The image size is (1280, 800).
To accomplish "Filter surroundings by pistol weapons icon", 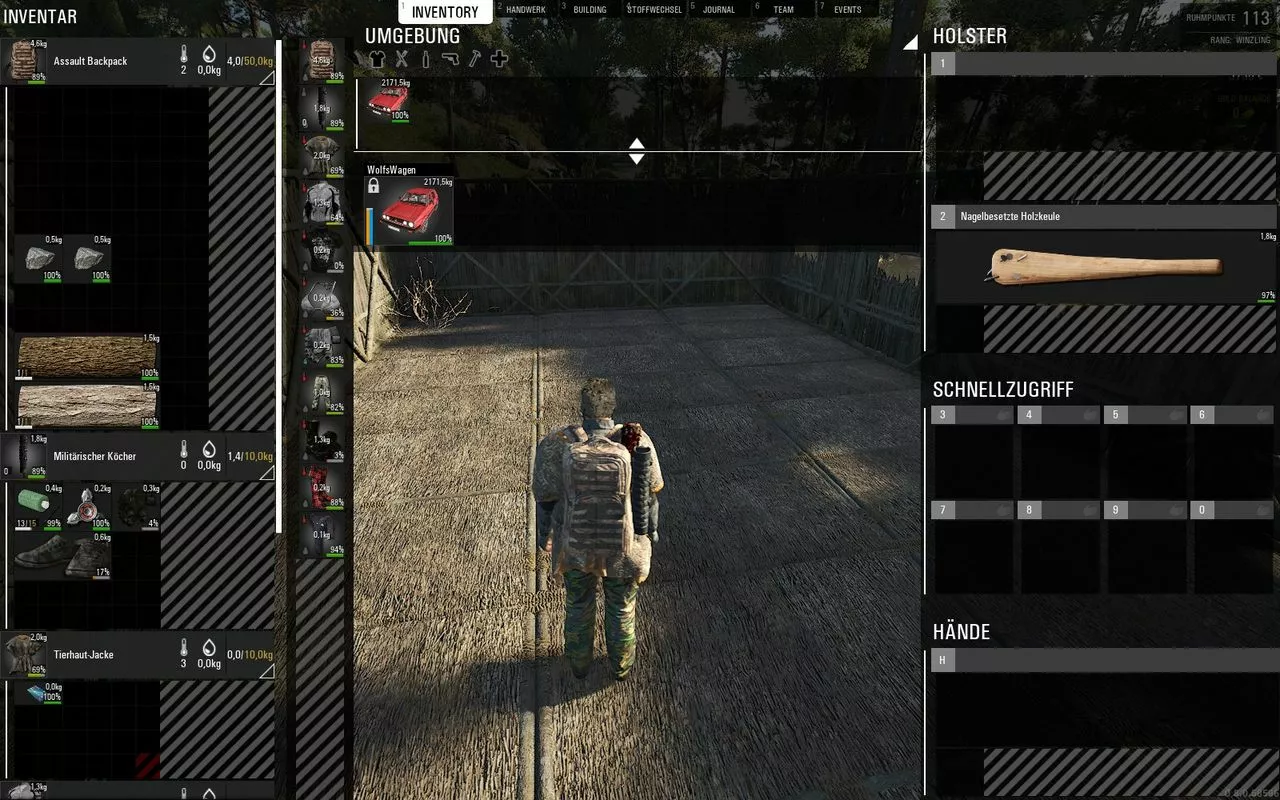I will (450, 59).
